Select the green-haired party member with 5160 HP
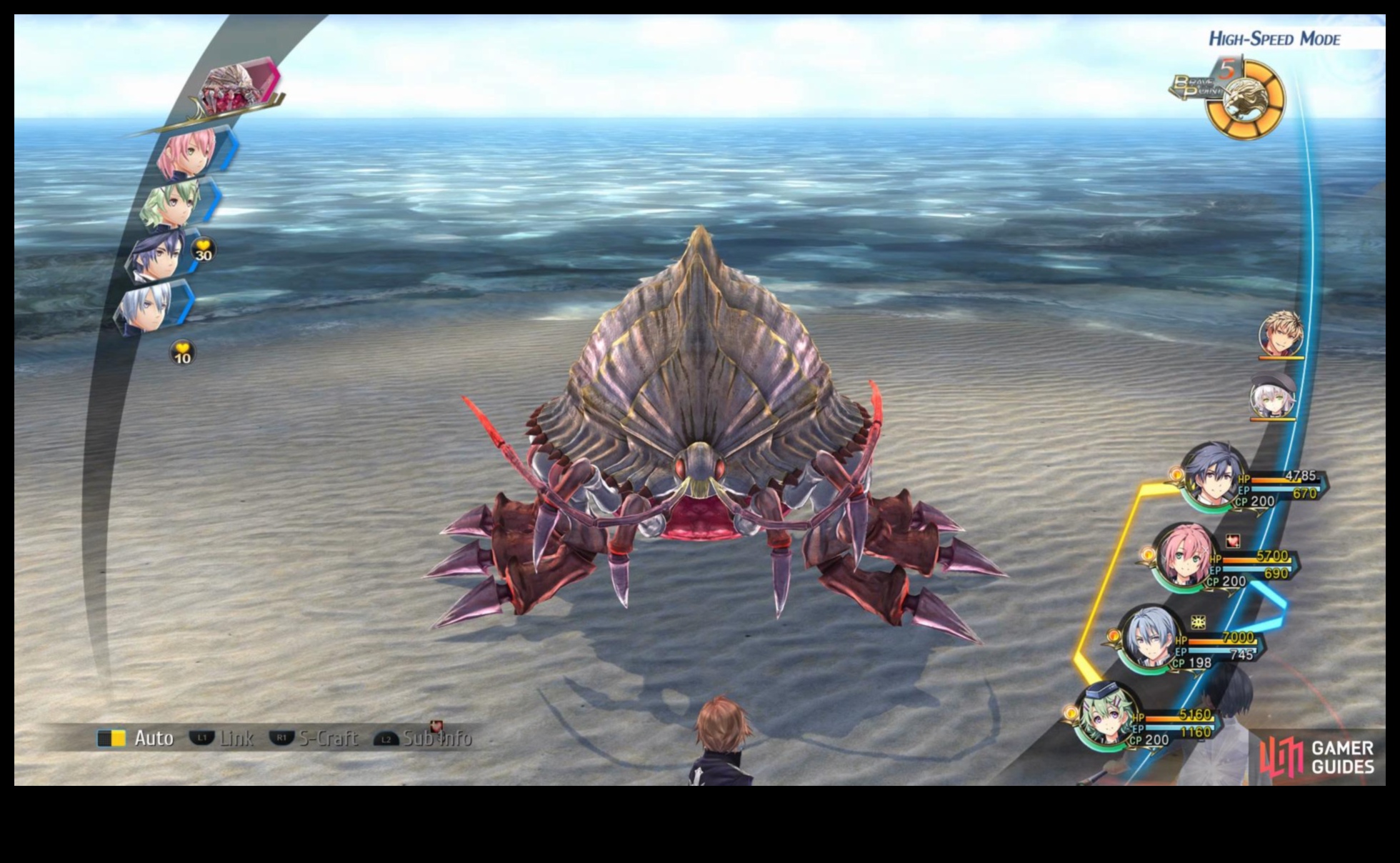 (1107, 716)
